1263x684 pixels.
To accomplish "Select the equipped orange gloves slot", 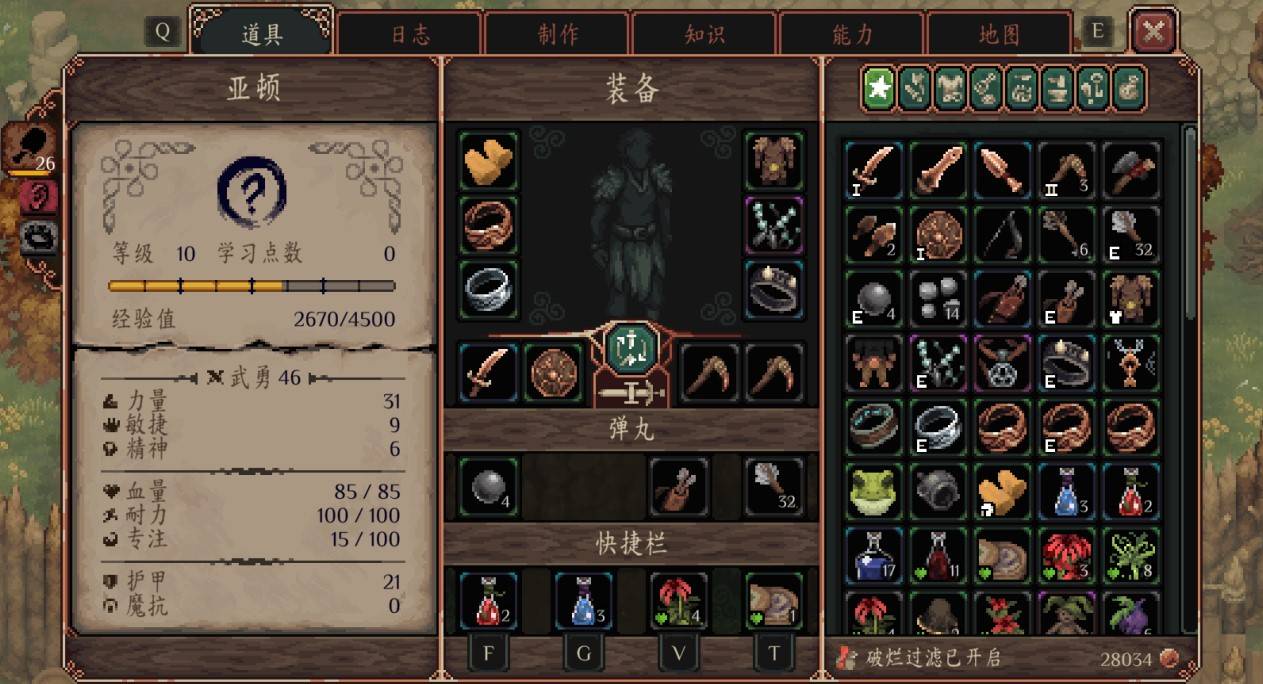I will click(x=489, y=161).
